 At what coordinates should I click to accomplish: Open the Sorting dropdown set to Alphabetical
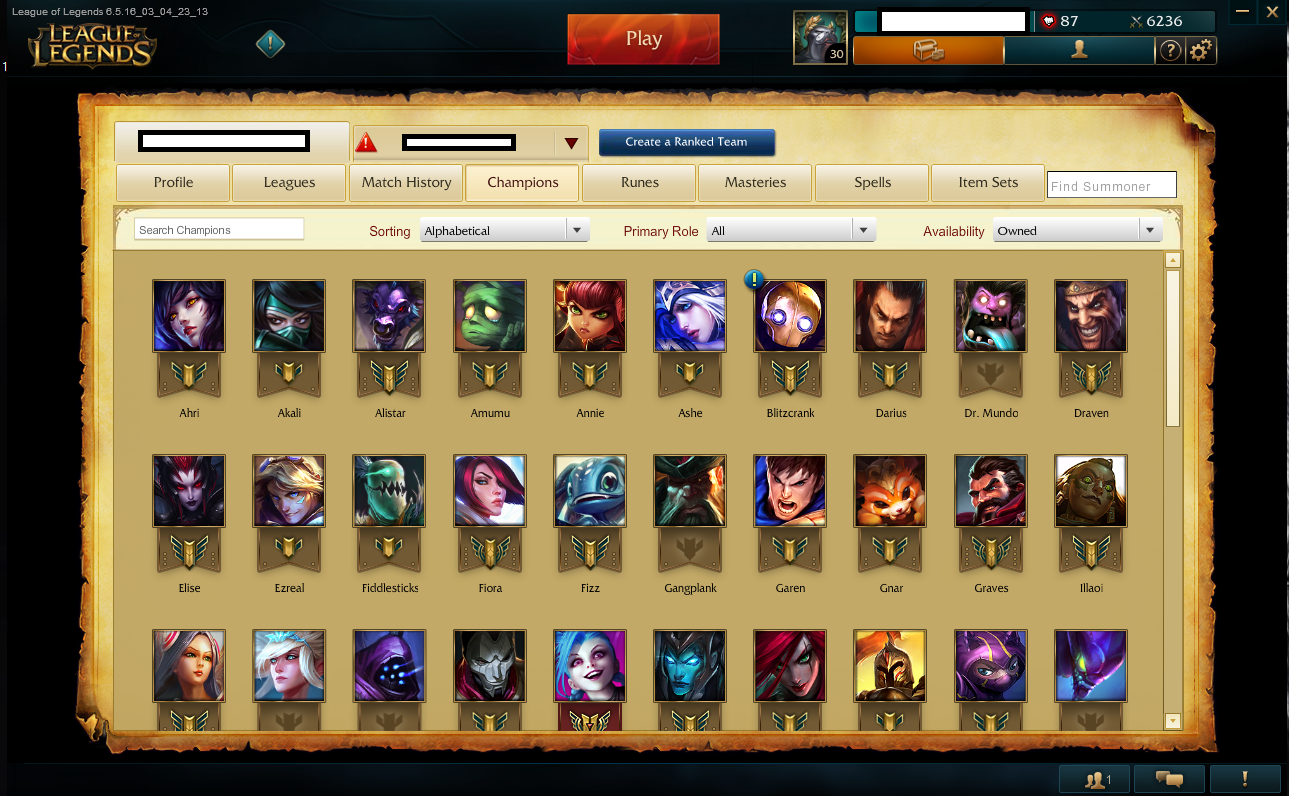504,231
